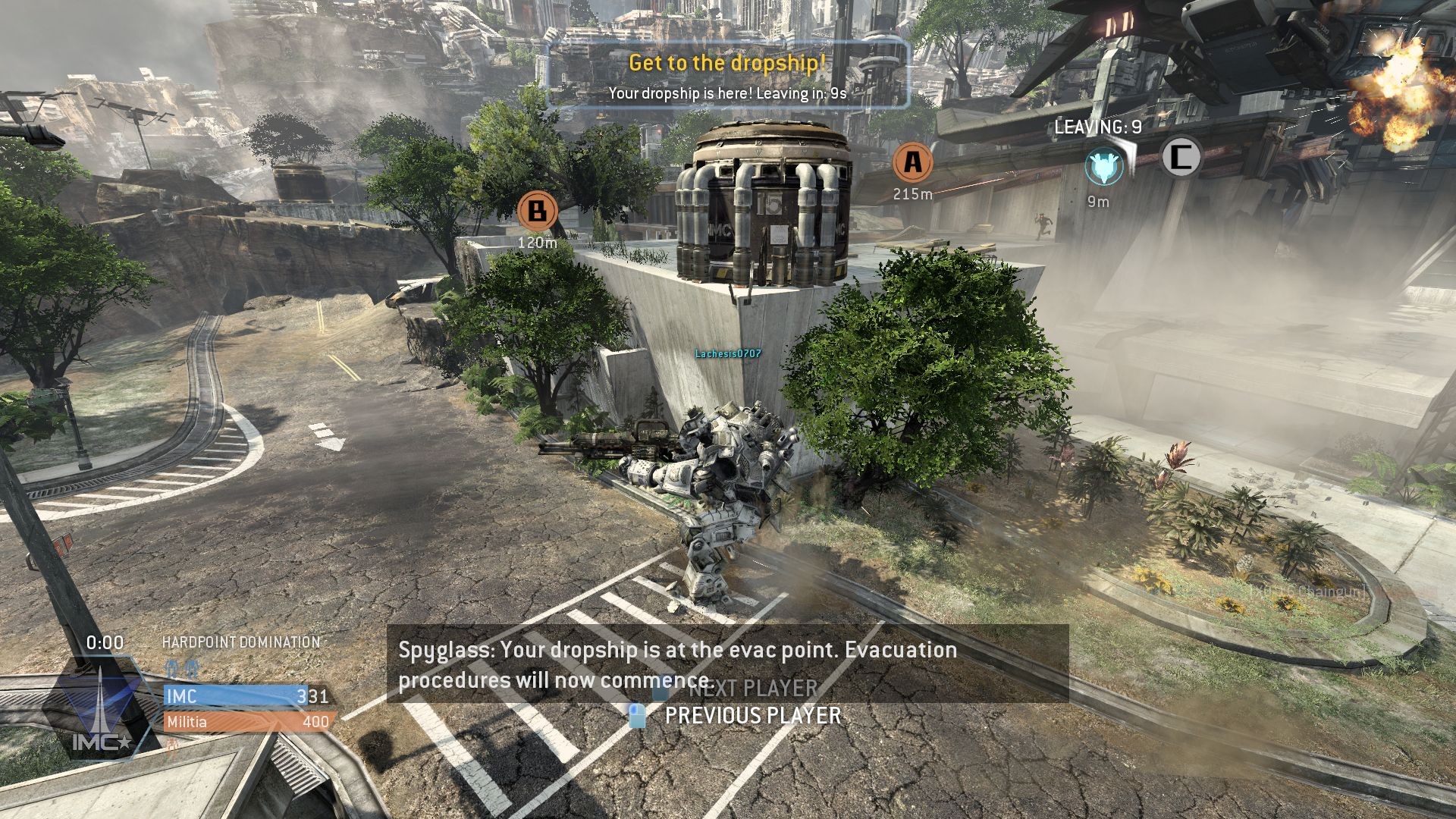Select the hardpoint B marker
Screen dimensions: 1456x819
538,211
